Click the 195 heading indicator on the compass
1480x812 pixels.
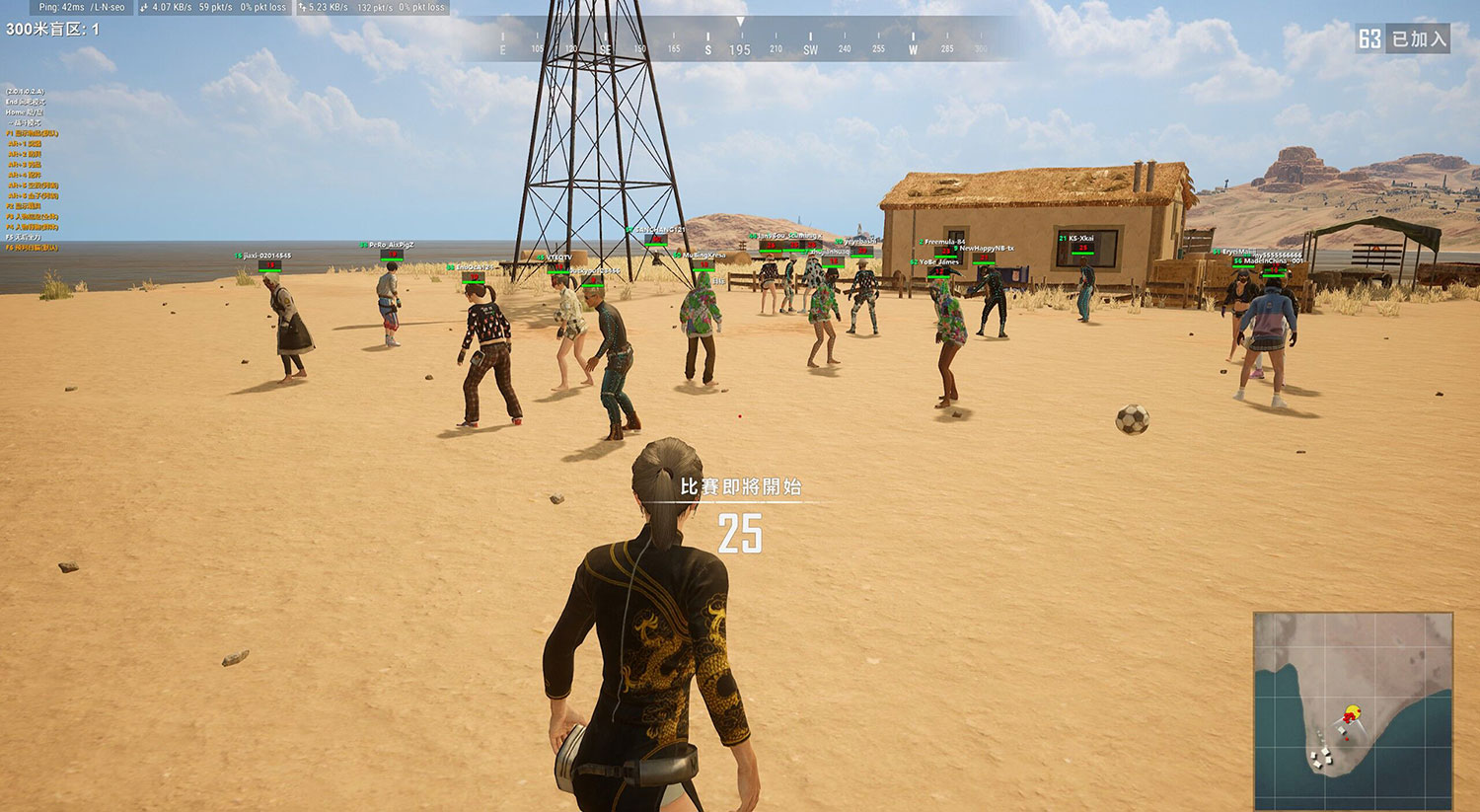point(738,47)
